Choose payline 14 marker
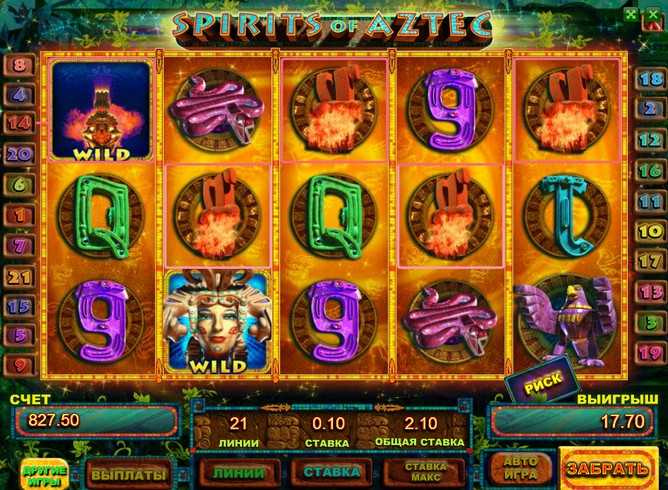Image resolution: width=668 pixels, height=490 pixels. [x=19, y=124]
